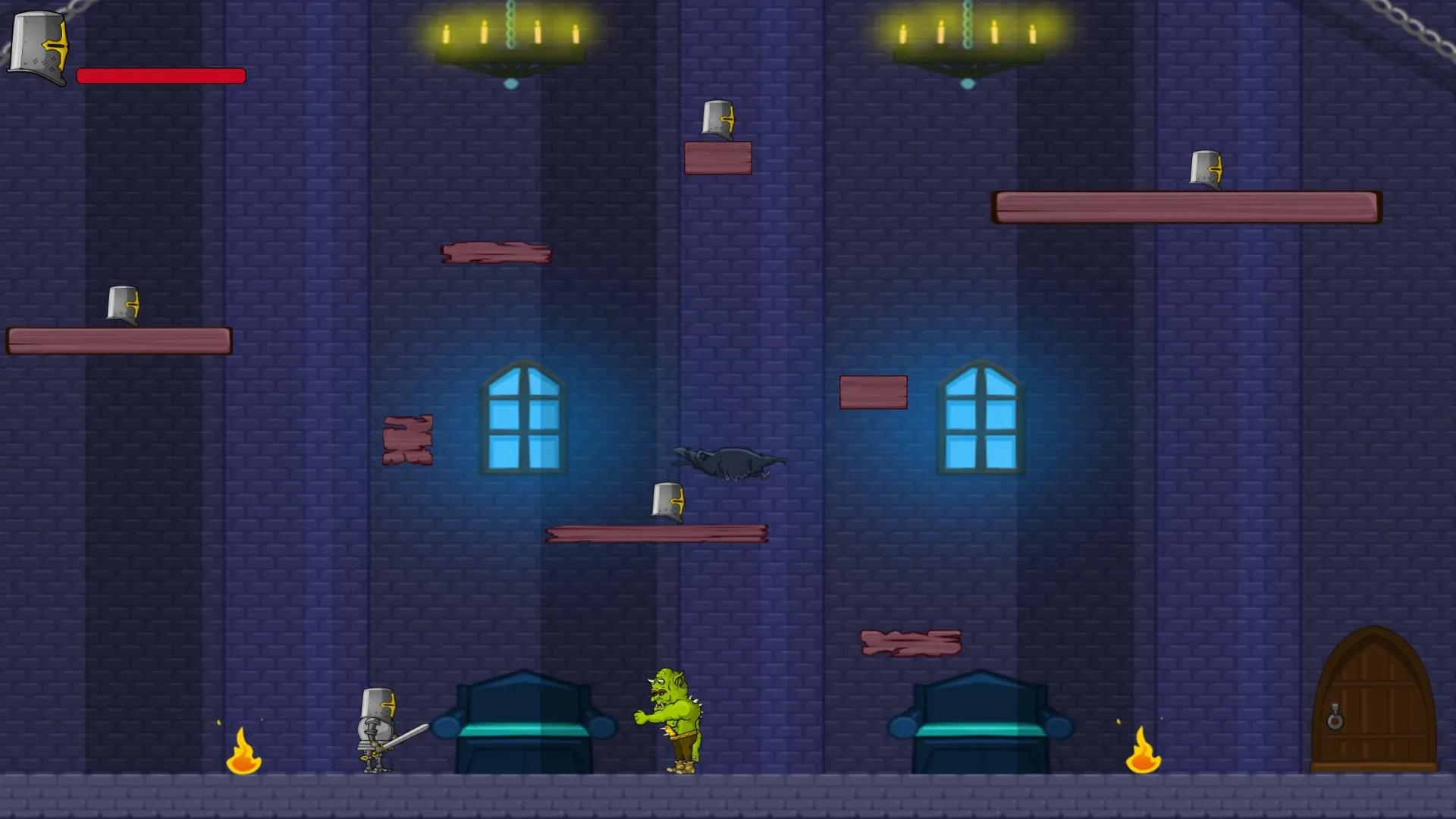Toggle the glowing left arched window

[523, 417]
